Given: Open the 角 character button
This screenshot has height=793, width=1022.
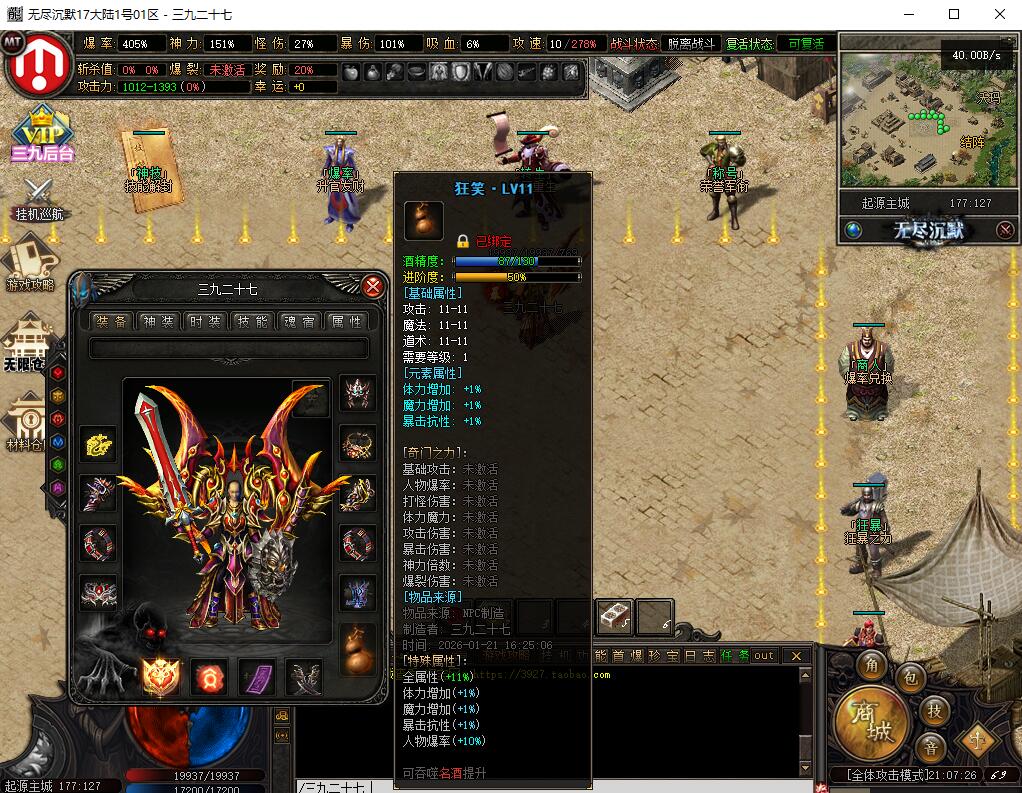Looking at the screenshot, I should (874, 666).
